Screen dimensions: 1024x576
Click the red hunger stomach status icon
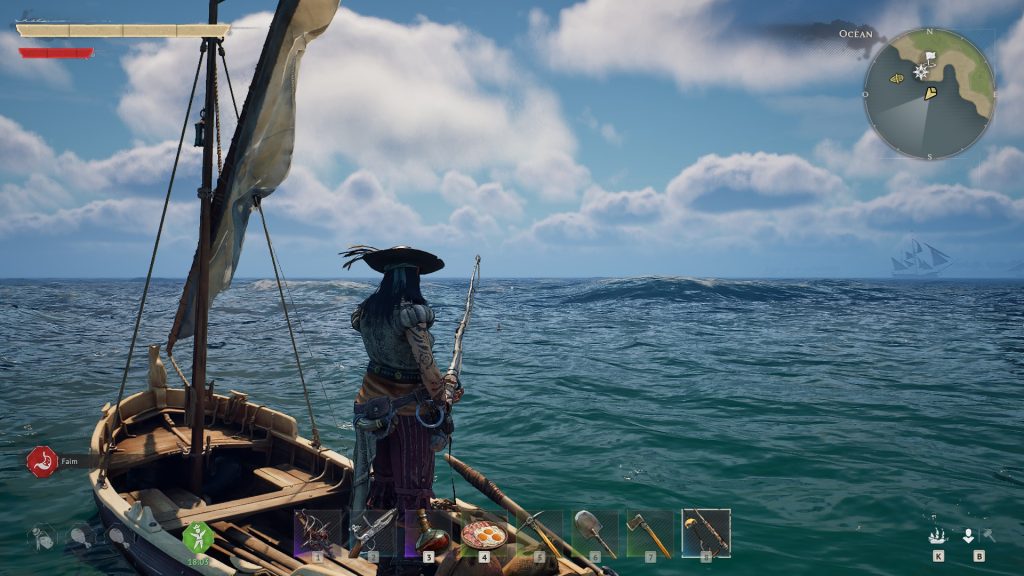(42, 461)
